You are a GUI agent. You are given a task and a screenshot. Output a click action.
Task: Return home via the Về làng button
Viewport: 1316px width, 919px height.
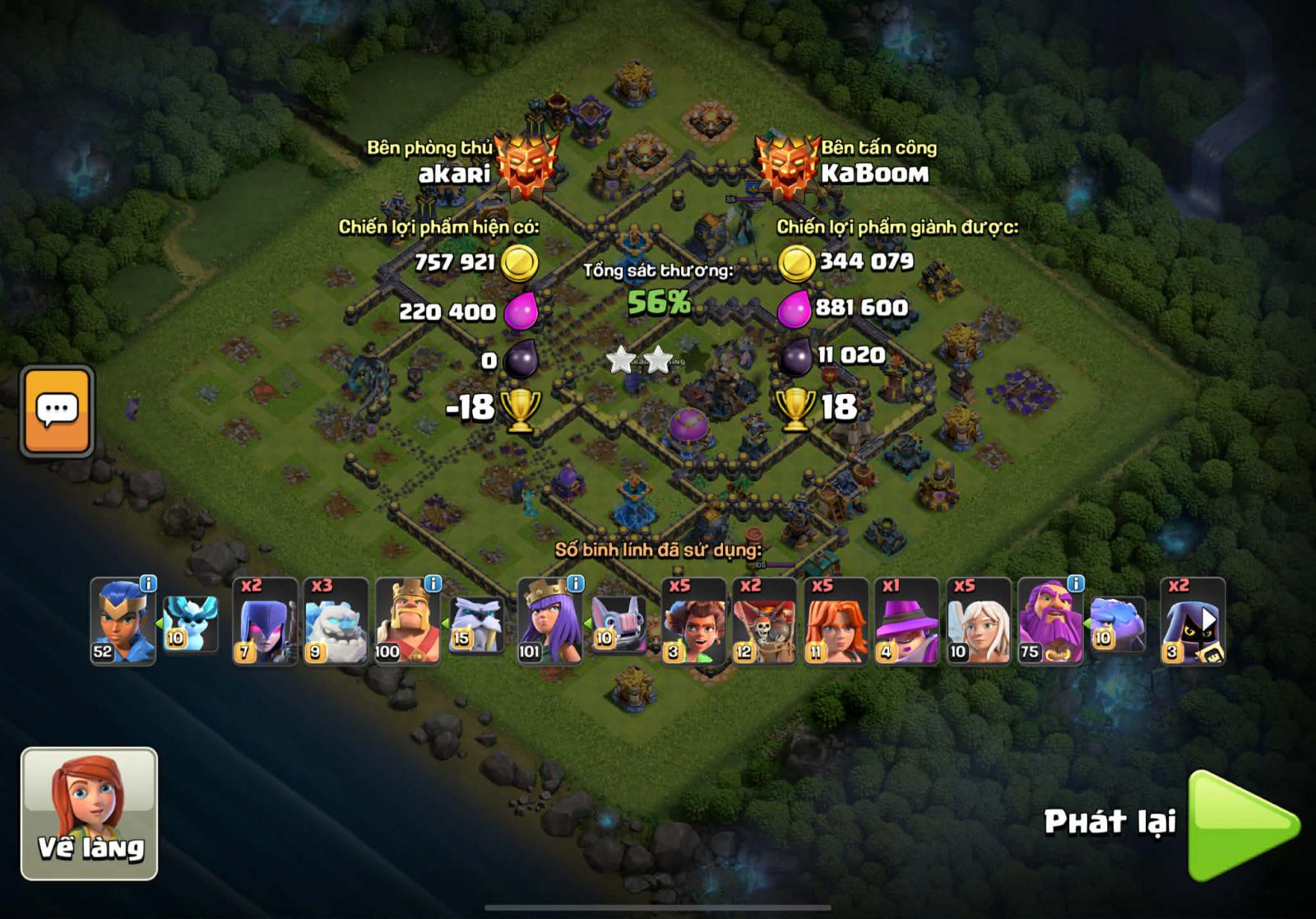pos(89,813)
